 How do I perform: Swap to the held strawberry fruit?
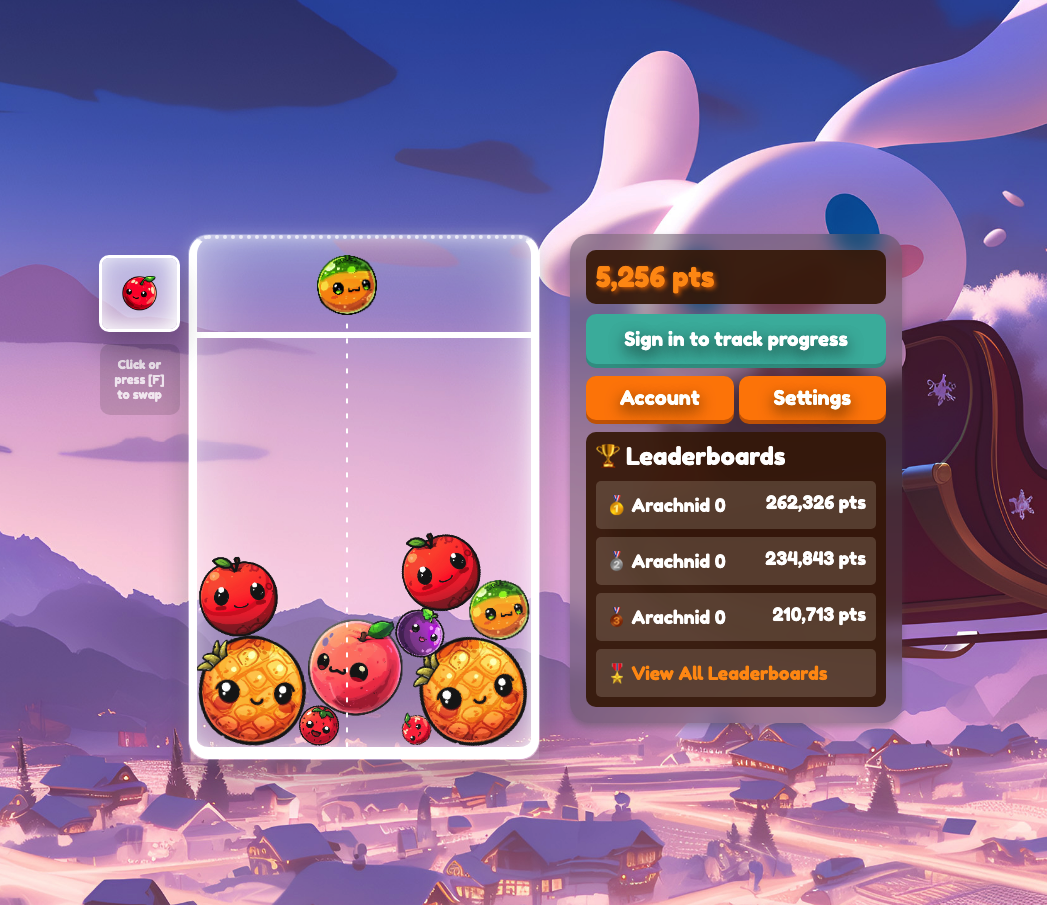[139, 293]
